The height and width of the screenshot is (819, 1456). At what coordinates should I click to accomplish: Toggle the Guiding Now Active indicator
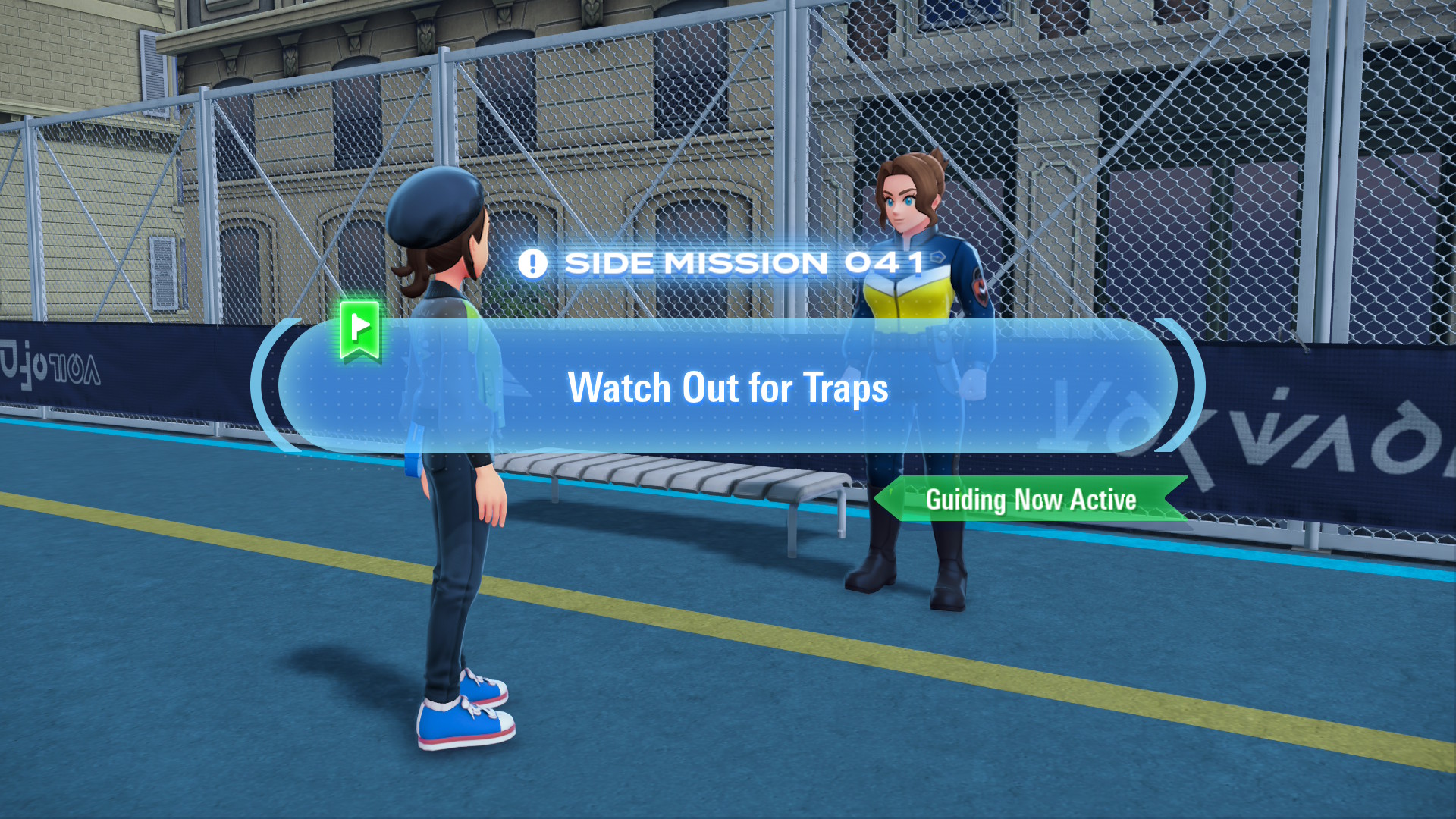(1031, 500)
